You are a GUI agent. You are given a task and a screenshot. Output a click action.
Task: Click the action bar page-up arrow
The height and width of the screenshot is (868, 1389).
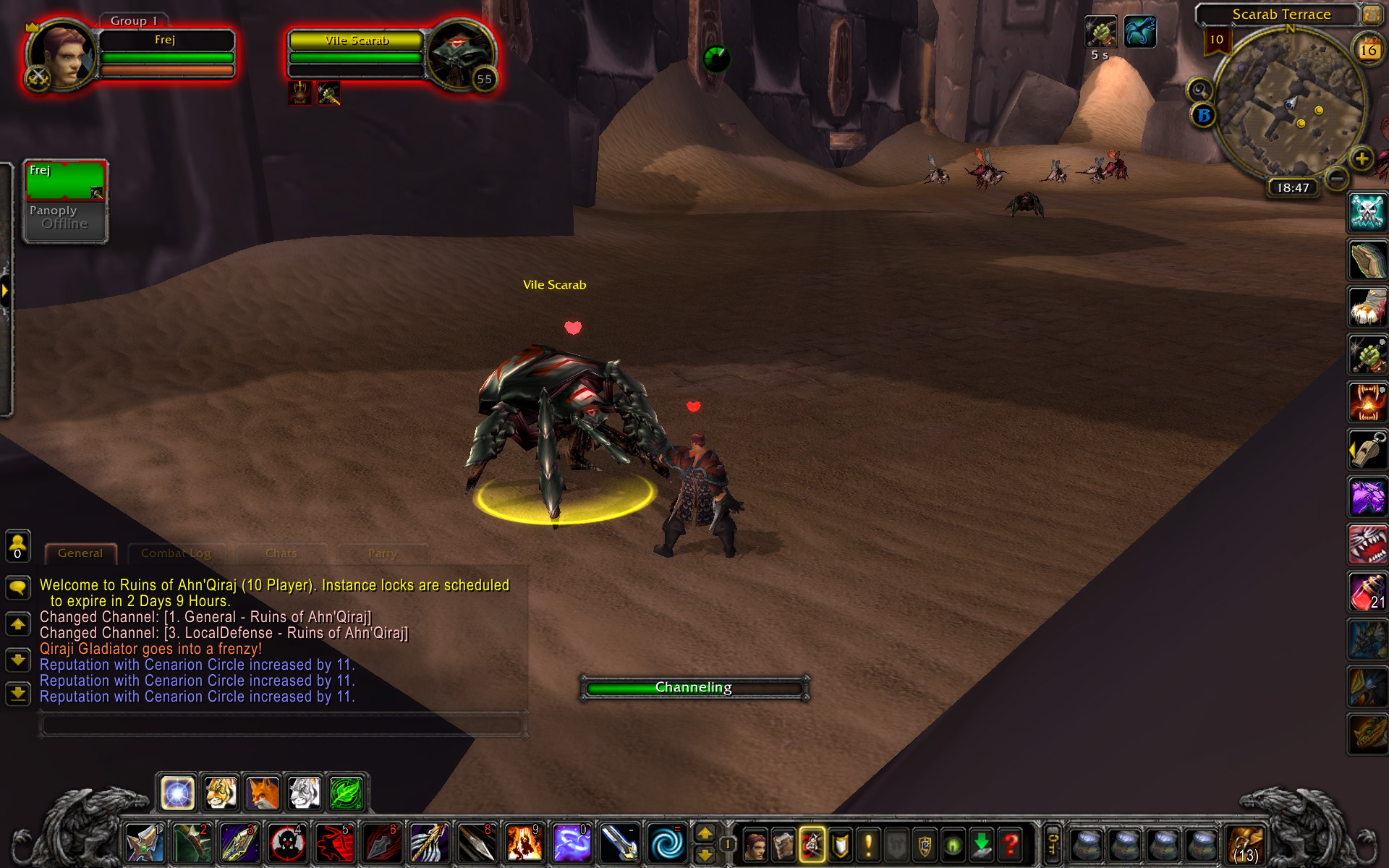(x=705, y=833)
